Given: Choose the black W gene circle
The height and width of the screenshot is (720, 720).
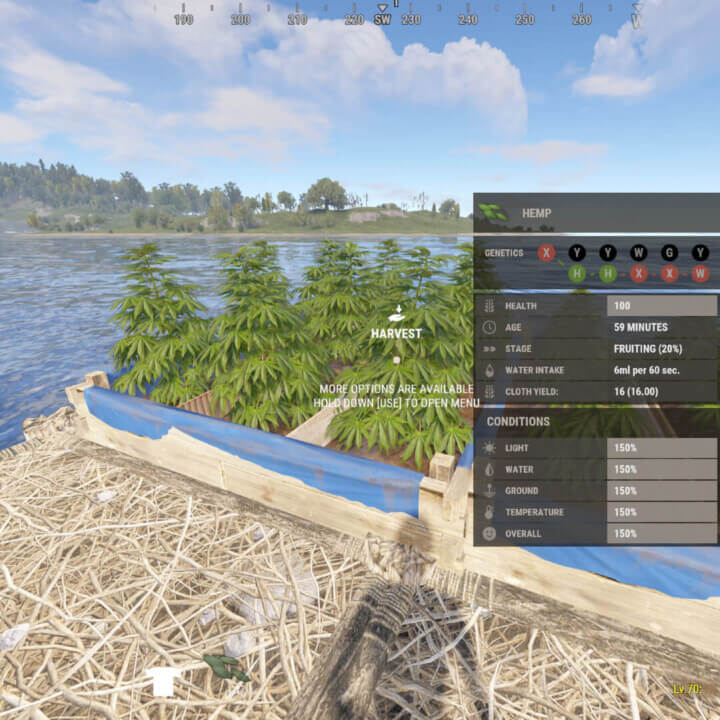Looking at the screenshot, I should point(638,253).
